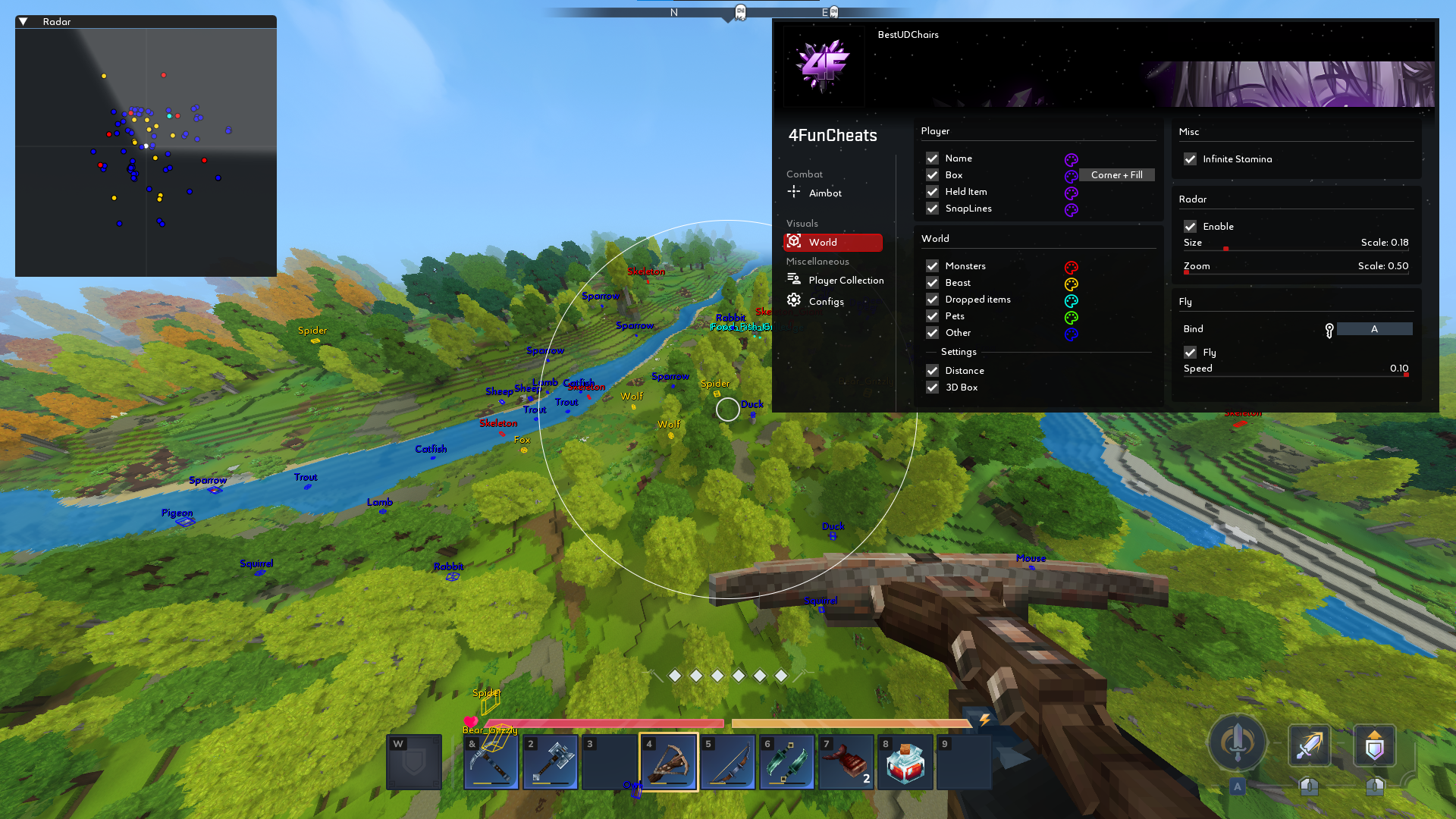Click the shield emblem icon at bottom right
Screen dimensions: 1456x819
tap(1375, 745)
